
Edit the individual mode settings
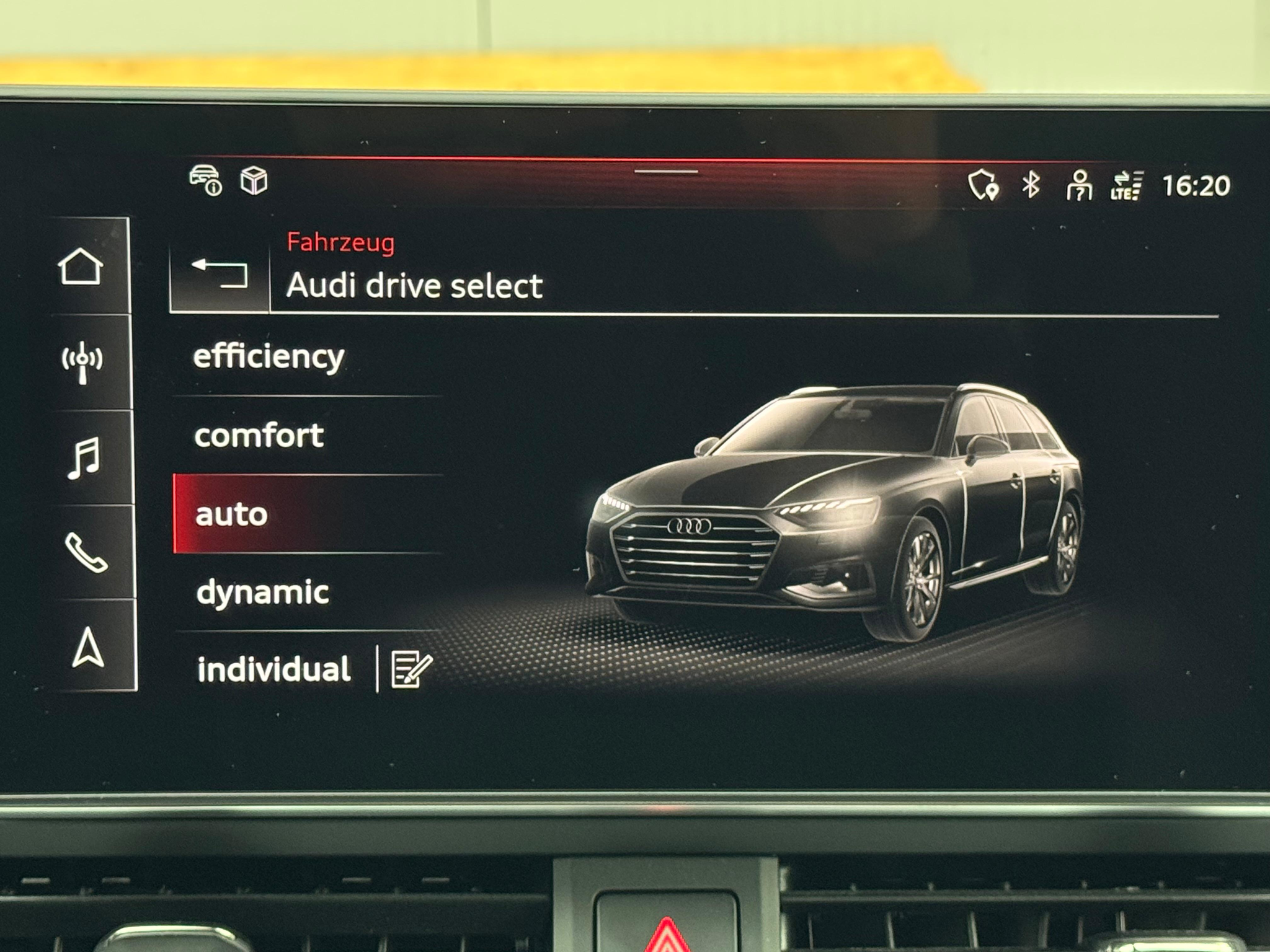point(411,669)
